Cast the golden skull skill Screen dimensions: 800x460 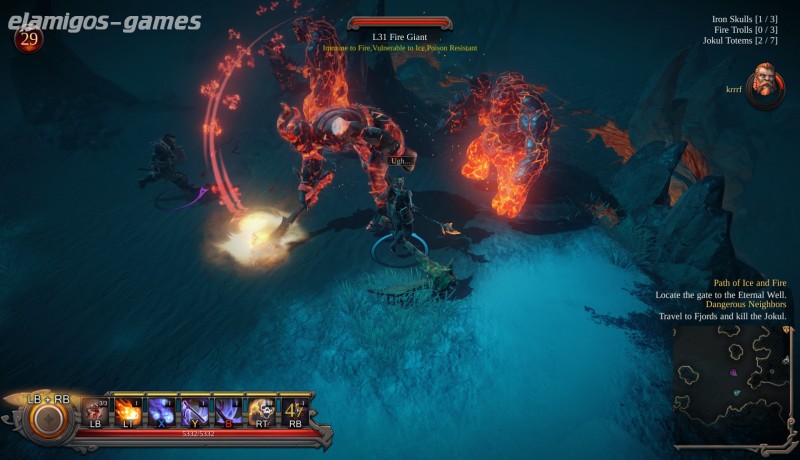click(x=261, y=411)
